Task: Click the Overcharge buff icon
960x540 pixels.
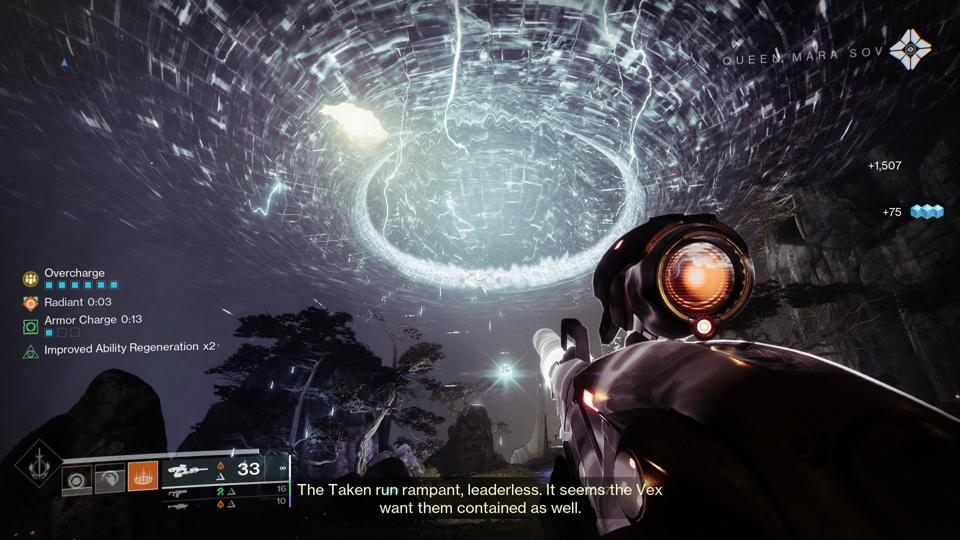Action: click(x=31, y=277)
